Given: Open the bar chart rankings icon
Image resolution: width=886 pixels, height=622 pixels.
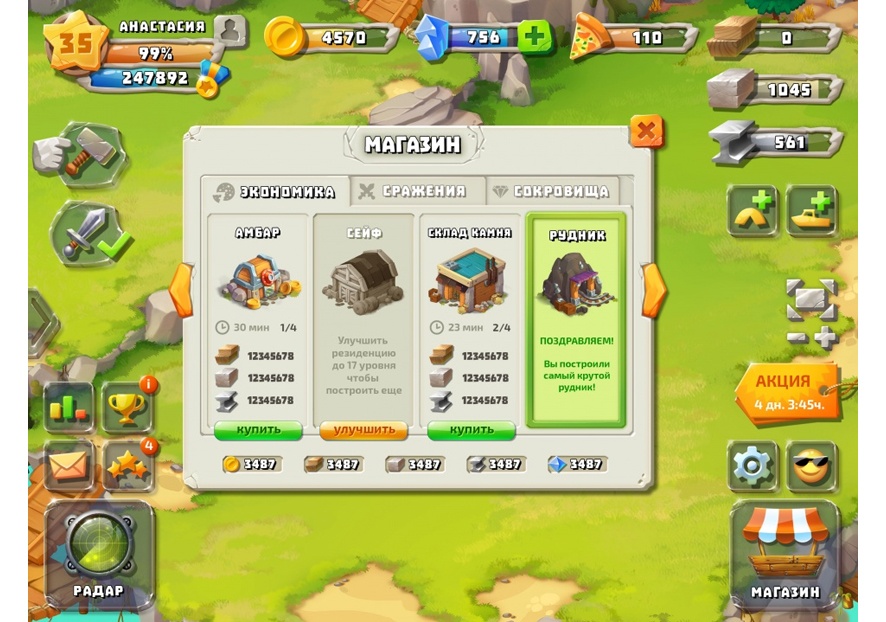Looking at the screenshot, I should tap(68, 406).
